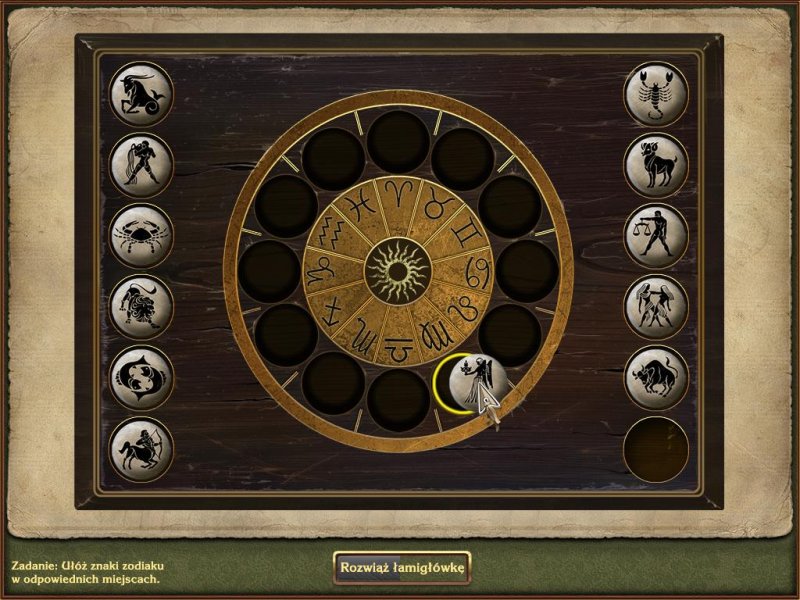Select the Capricorn goat token
The height and width of the screenshot is (600, 800).
[141, 94]
